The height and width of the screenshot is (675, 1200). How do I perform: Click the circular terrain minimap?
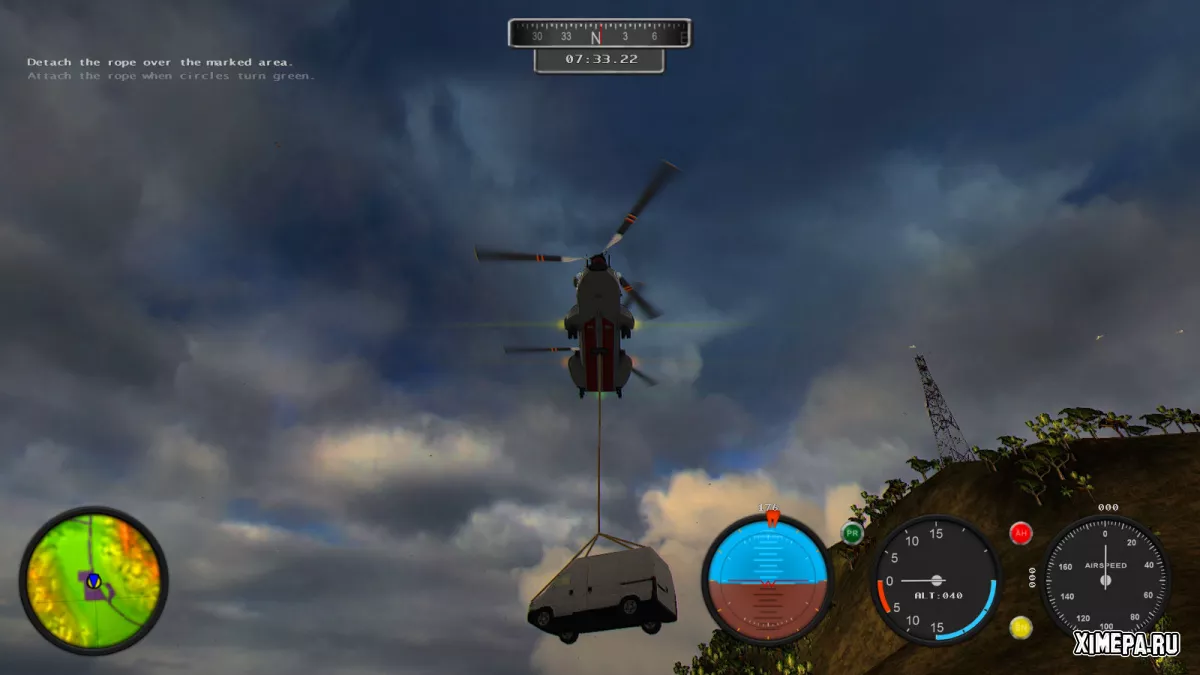click(93, 581)
